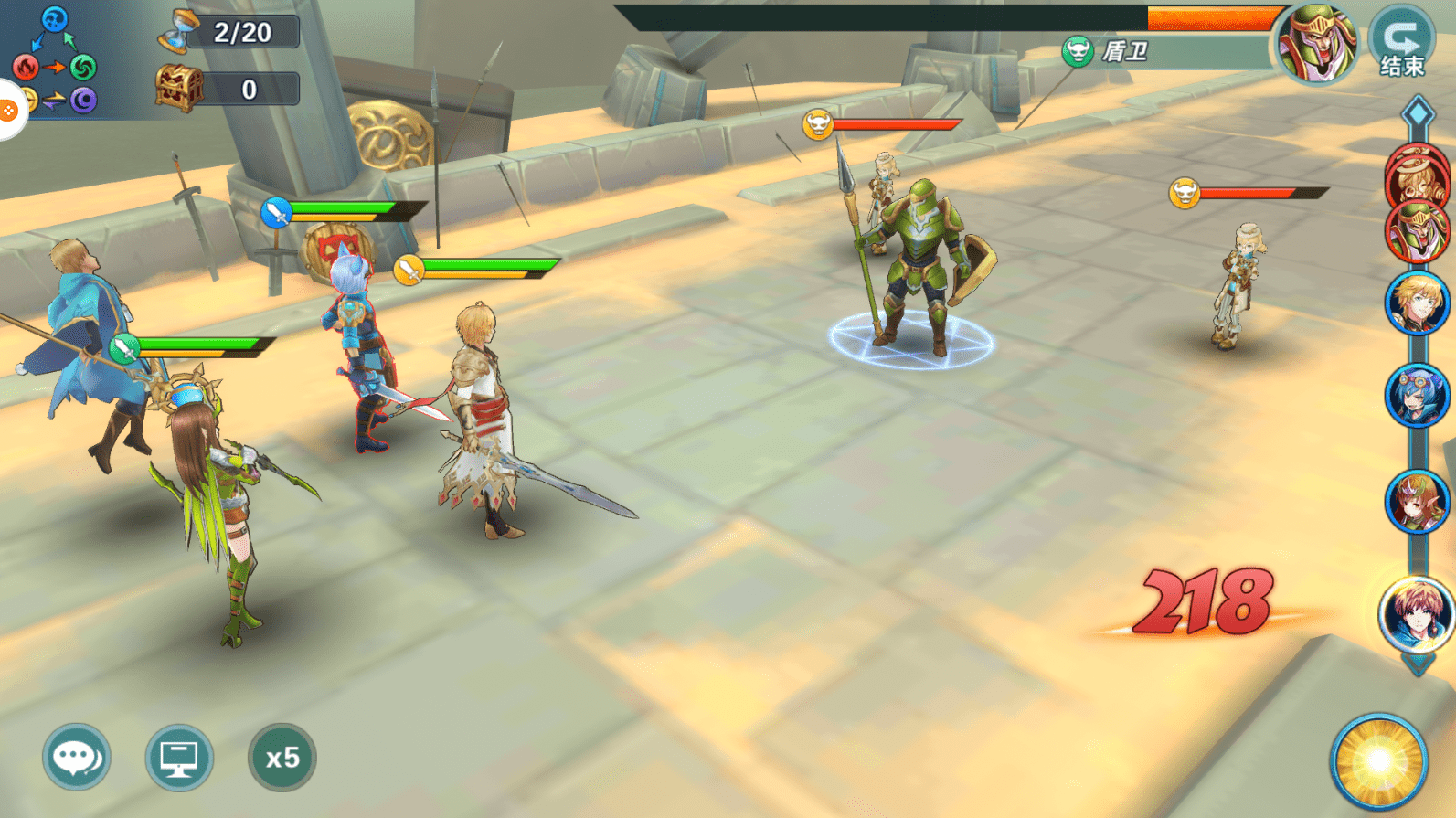Activate the glowing sun skill orb
Image resolution: width=1456 pixels, height=818 pixels.
pos(1378,761)
